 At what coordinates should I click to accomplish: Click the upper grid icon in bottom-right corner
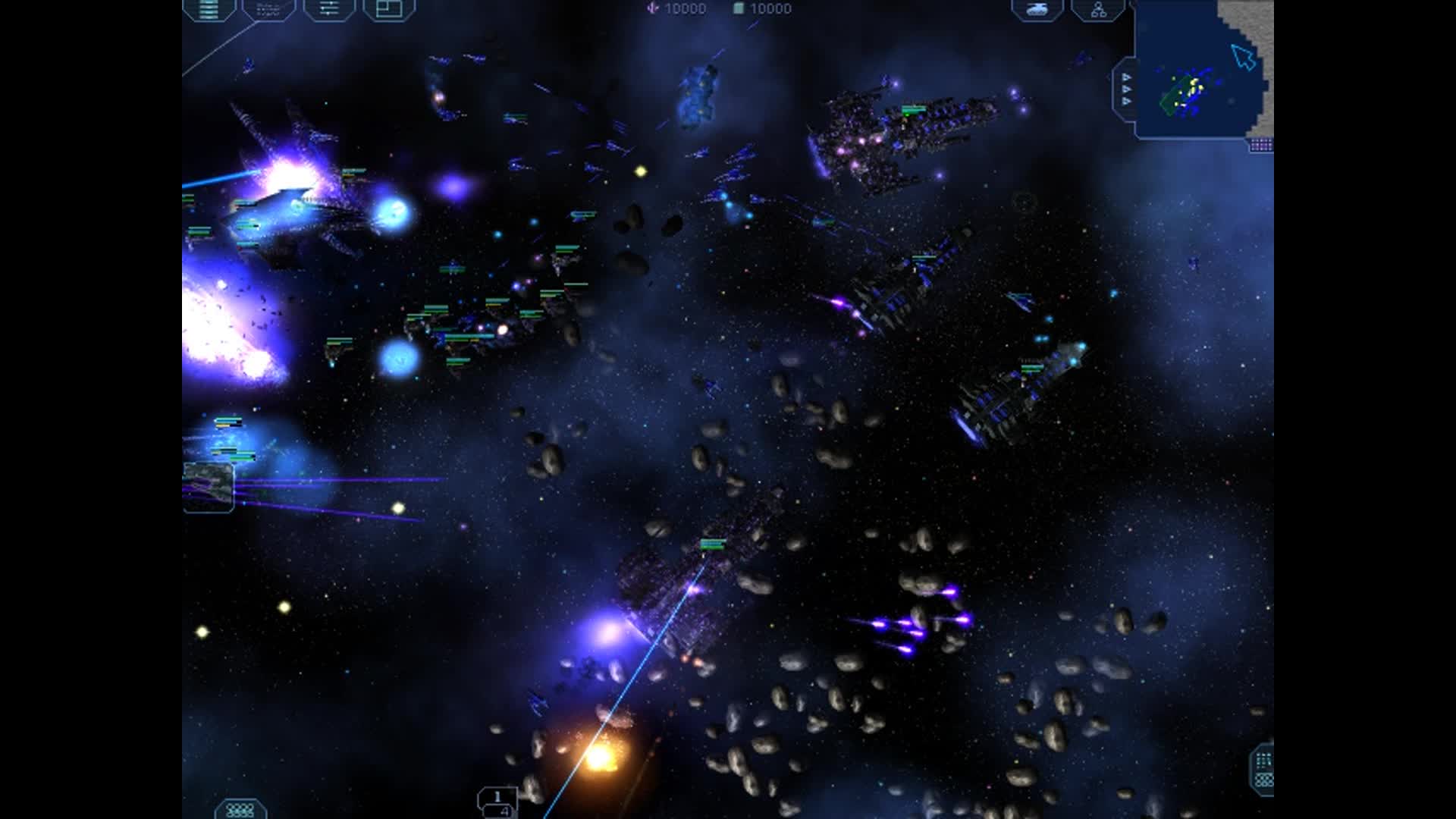[x=1263, y=760]
